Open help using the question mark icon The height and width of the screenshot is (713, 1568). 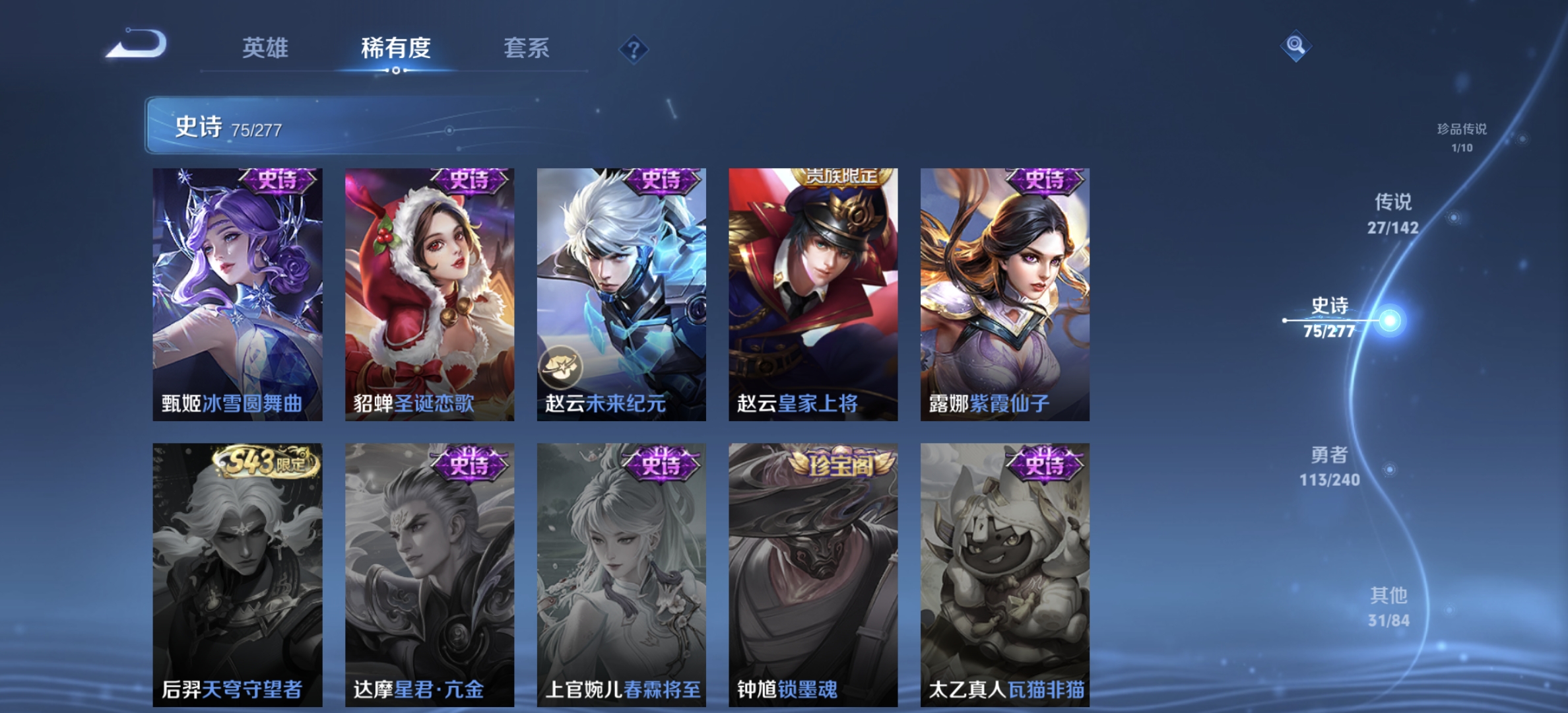(634, 49)
